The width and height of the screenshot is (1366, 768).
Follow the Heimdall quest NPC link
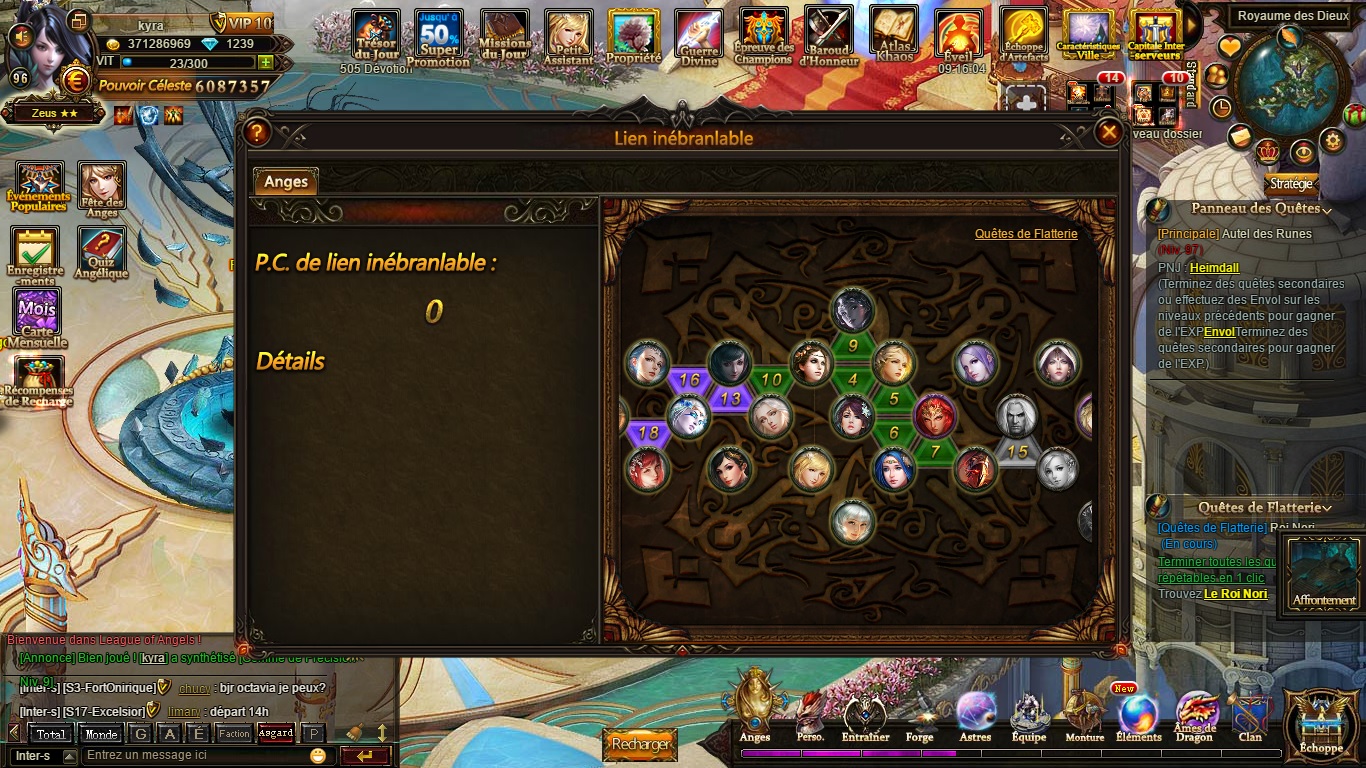[1214, 268]
